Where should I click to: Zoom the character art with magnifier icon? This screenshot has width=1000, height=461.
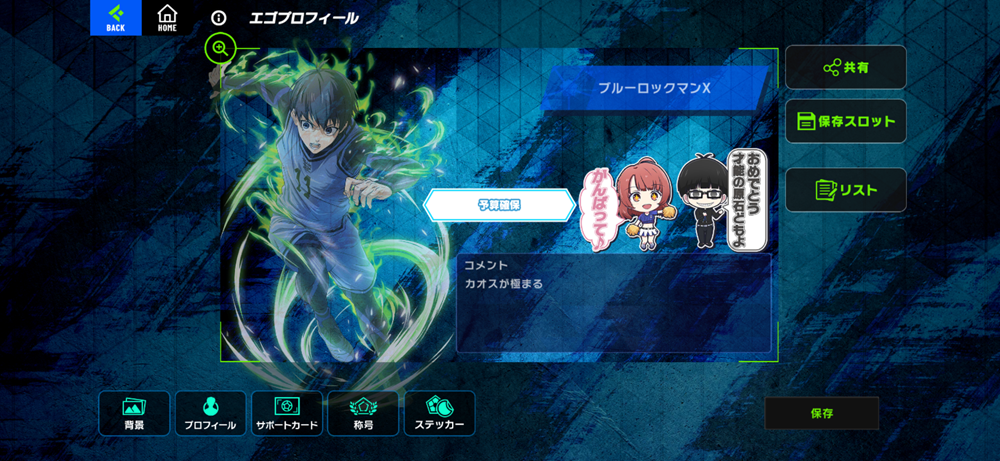click(x=220, y=48)
